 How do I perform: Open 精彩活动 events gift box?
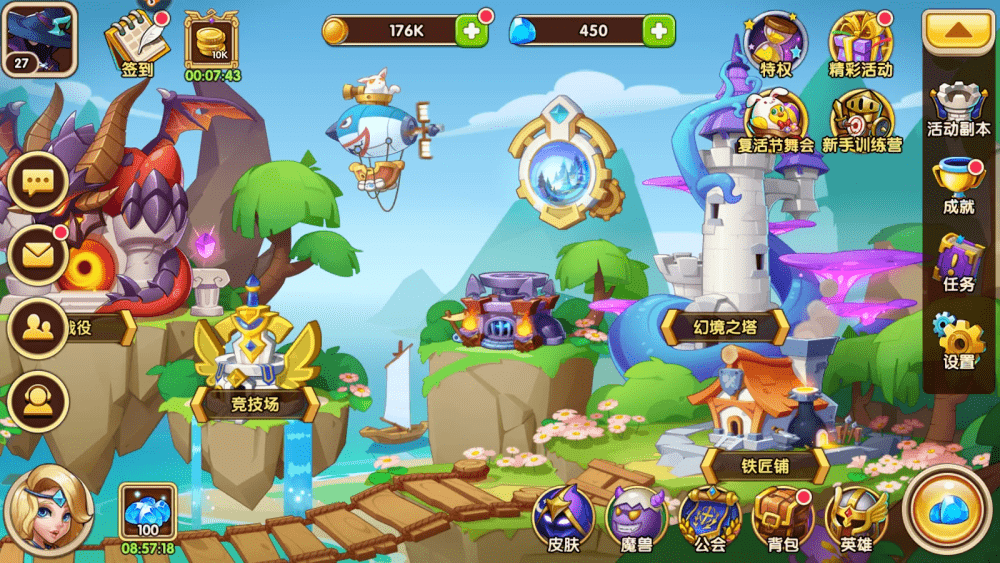tap(860, 44)
